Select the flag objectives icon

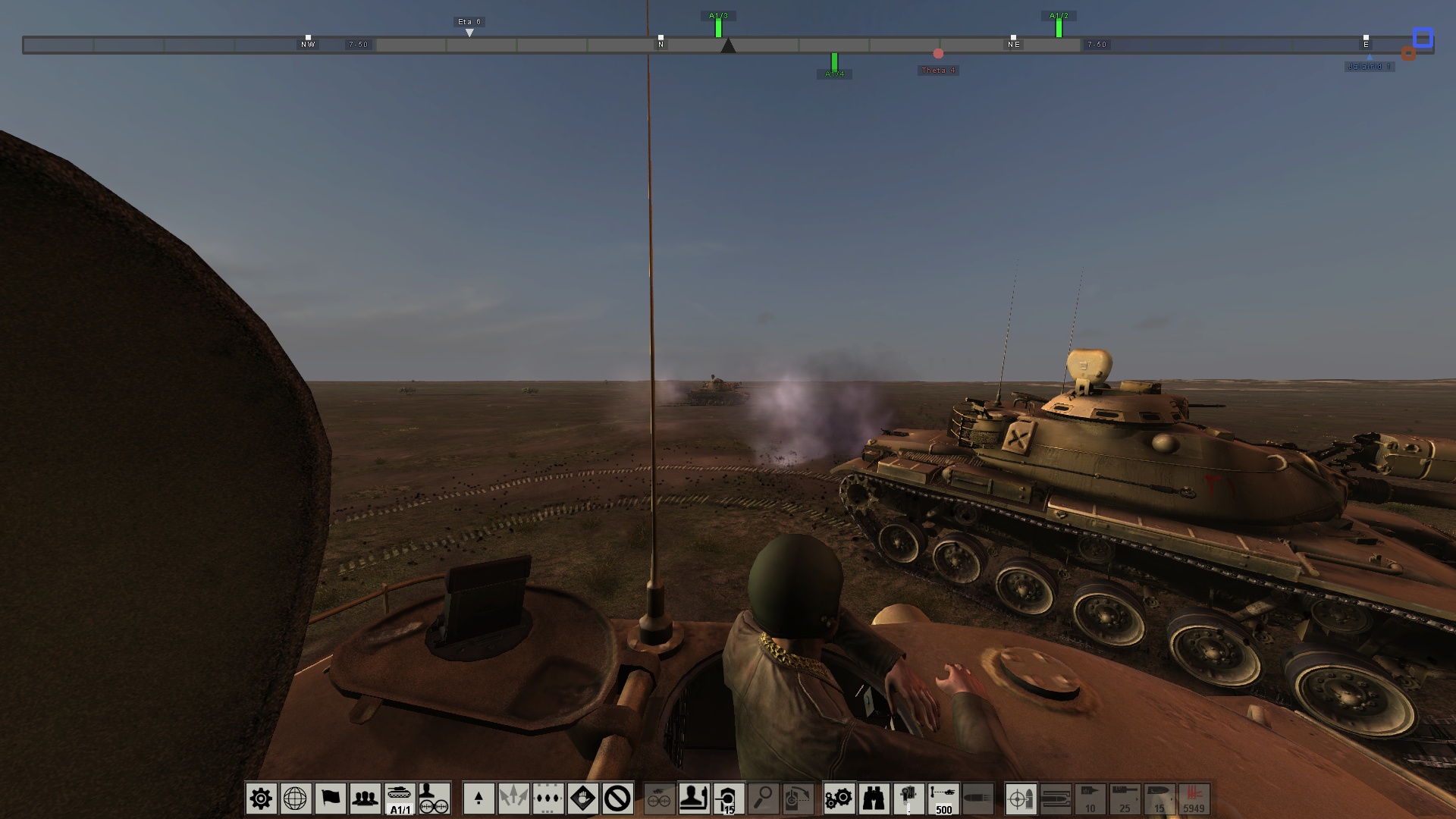coord(331,799)
